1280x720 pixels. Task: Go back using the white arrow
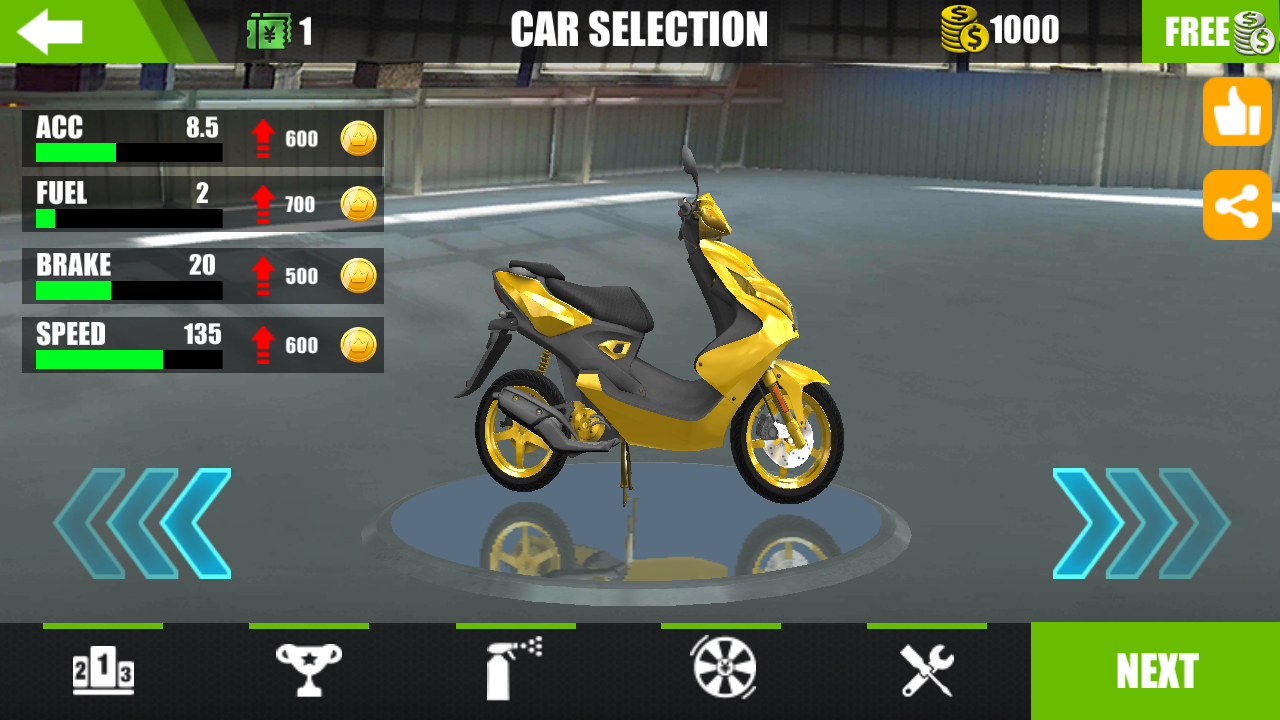50,32
